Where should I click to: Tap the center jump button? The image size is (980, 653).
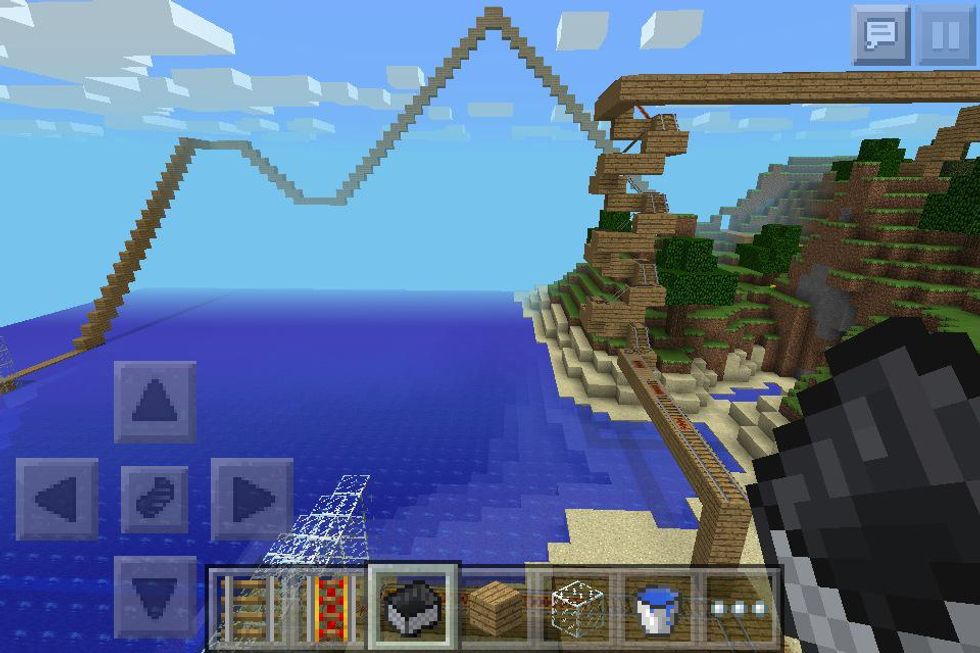pyautogui.click(x=154, y=499)
